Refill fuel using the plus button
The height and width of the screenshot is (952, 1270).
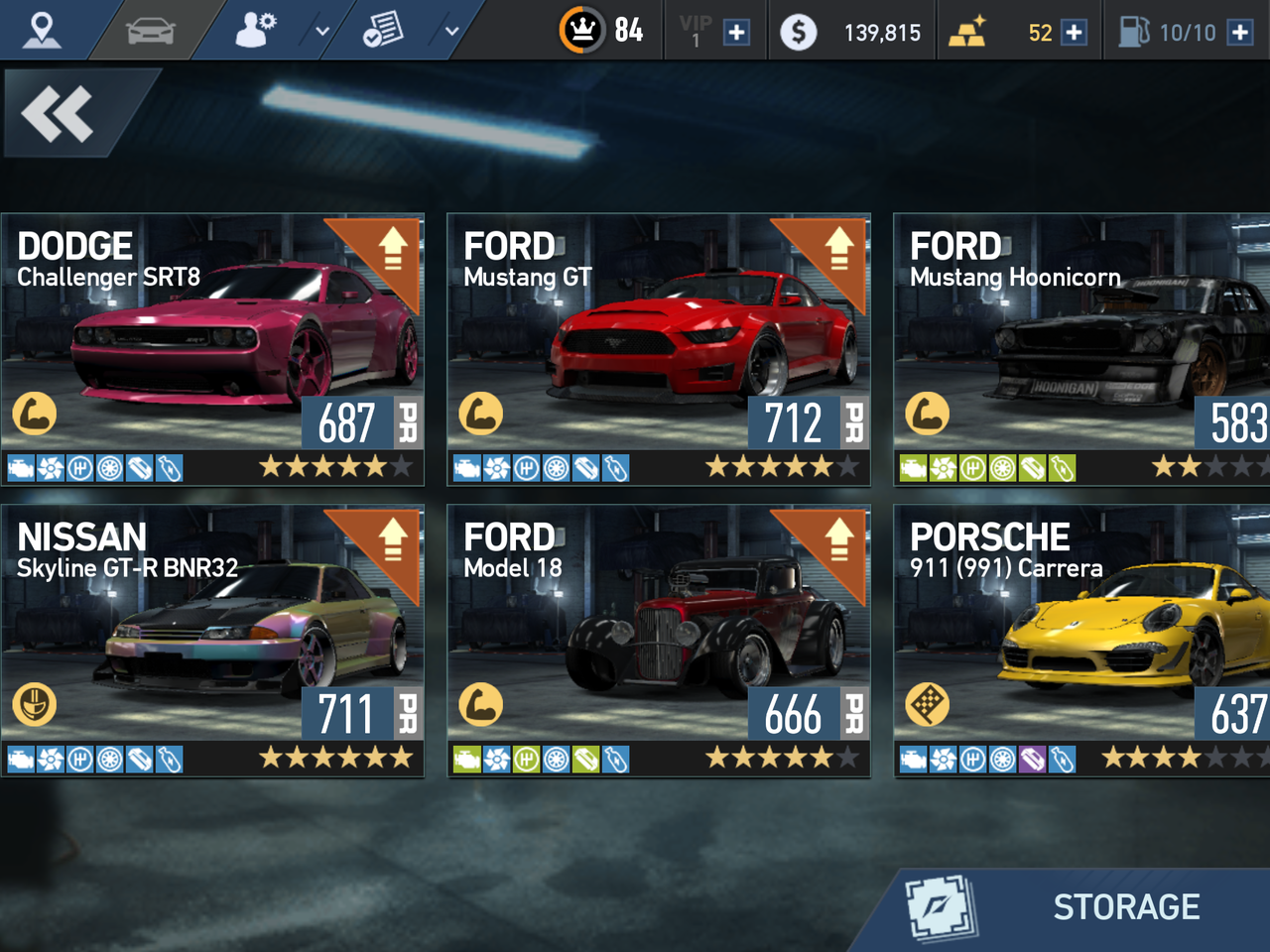click(1239, 33)
